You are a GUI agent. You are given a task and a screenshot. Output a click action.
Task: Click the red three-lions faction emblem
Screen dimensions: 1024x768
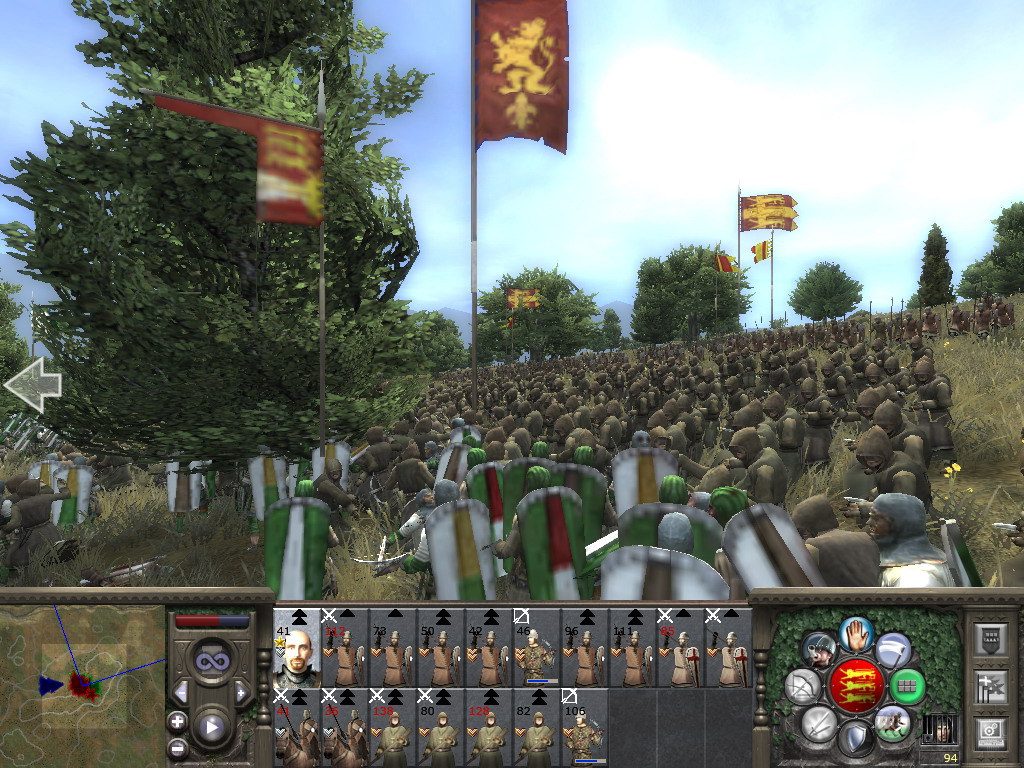click(856, 686)
